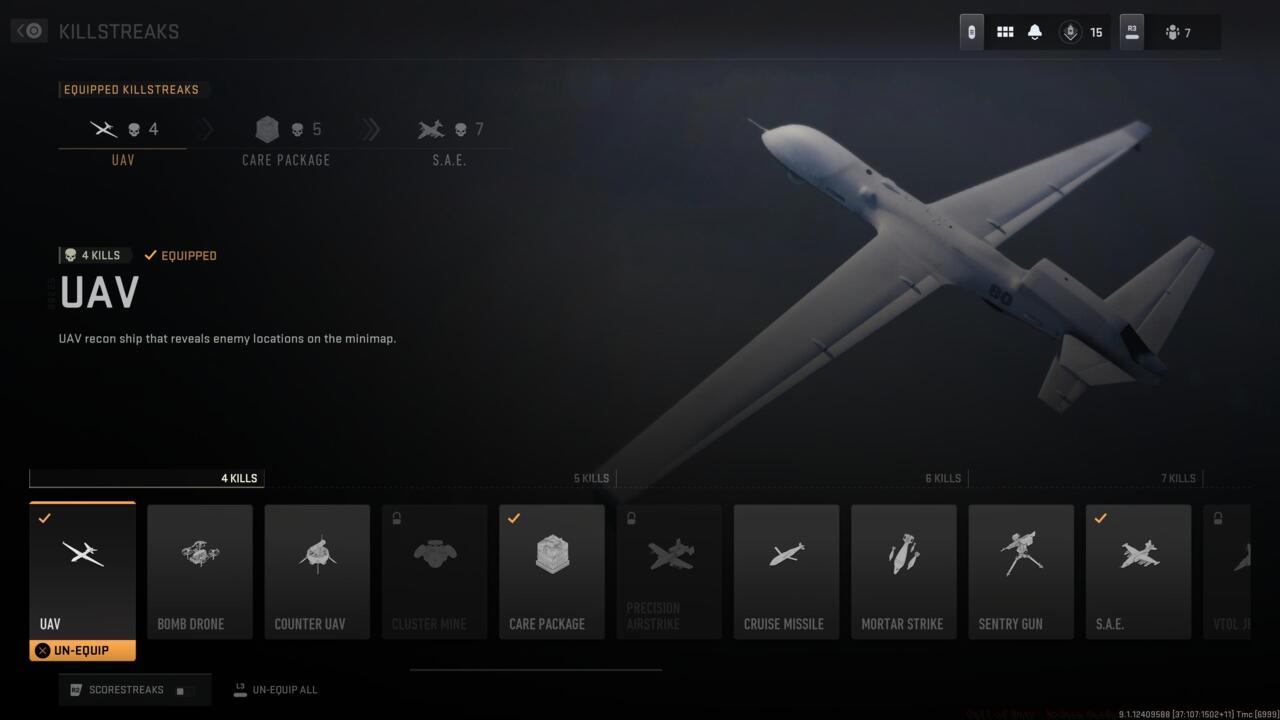
Task: Click the locked Cluster Mine tile
Action: (x=434, y=570)
